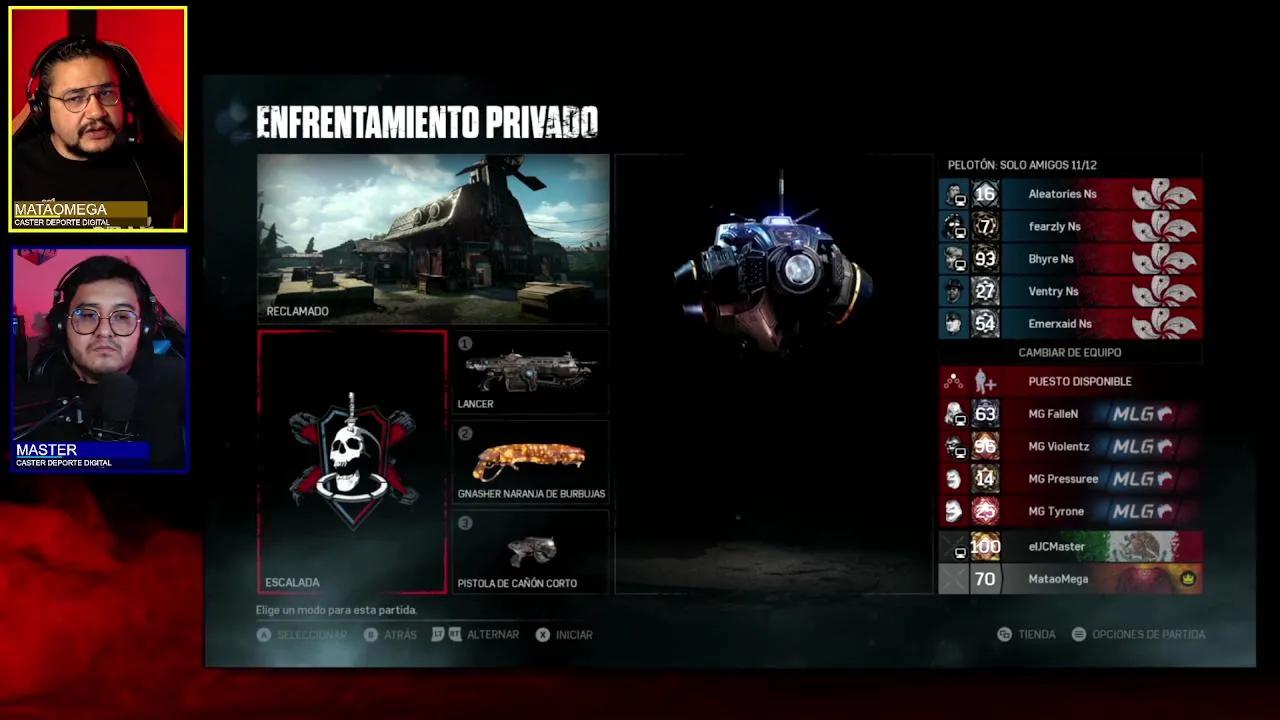Pick the Gnasher Naranja de Burbujas slot
1280x720 pixels.
pos(531,462)
